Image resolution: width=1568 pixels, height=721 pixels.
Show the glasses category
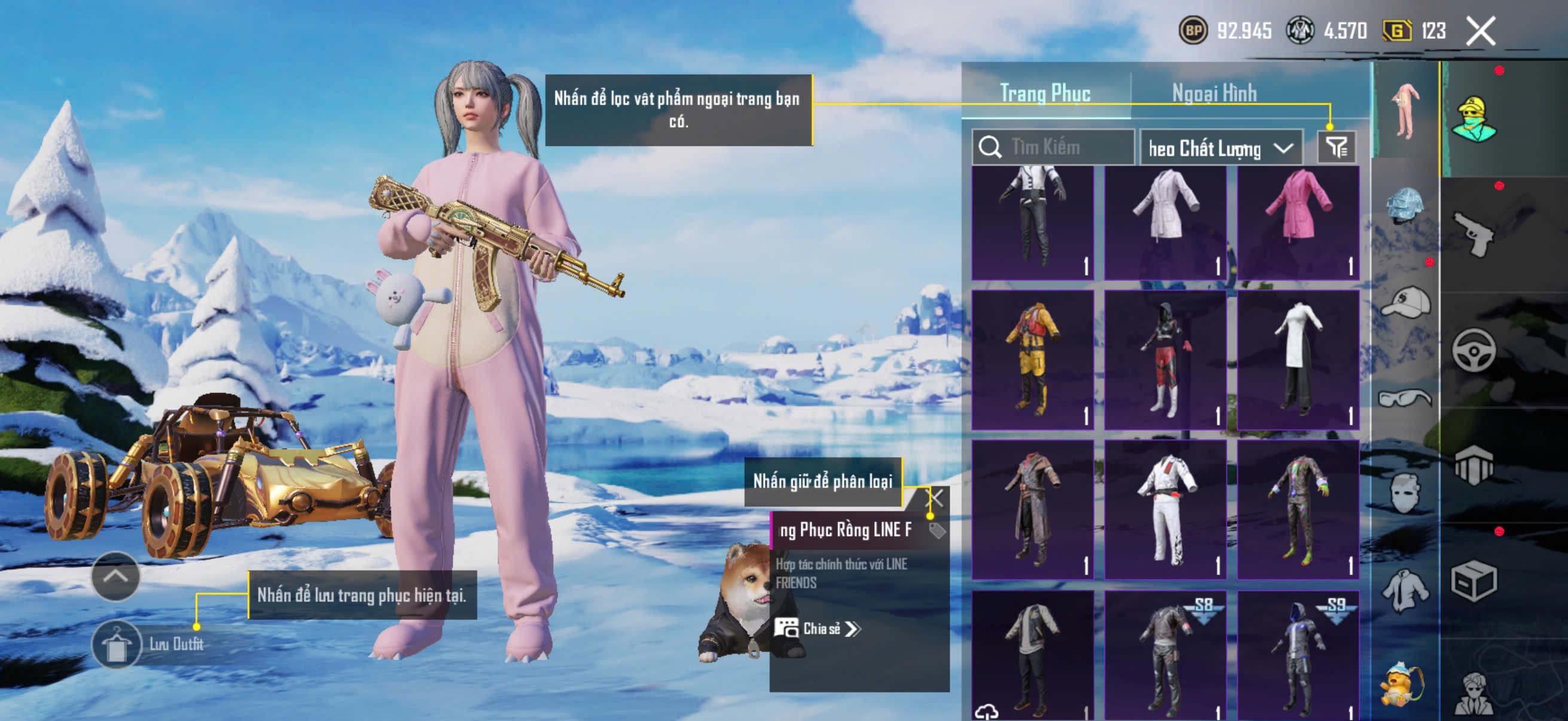[1405, 398]
